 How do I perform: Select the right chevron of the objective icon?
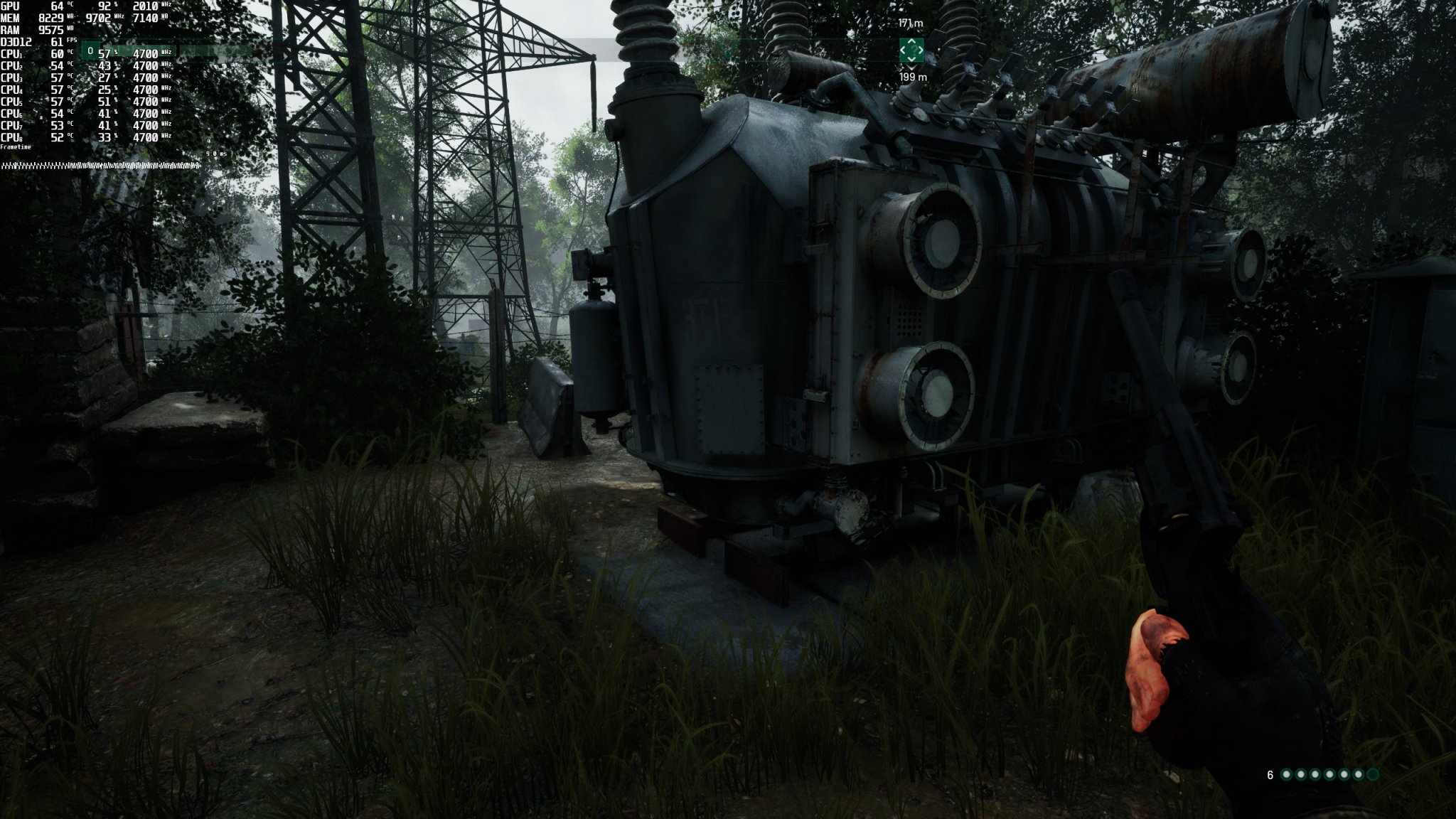click(920, 50)
